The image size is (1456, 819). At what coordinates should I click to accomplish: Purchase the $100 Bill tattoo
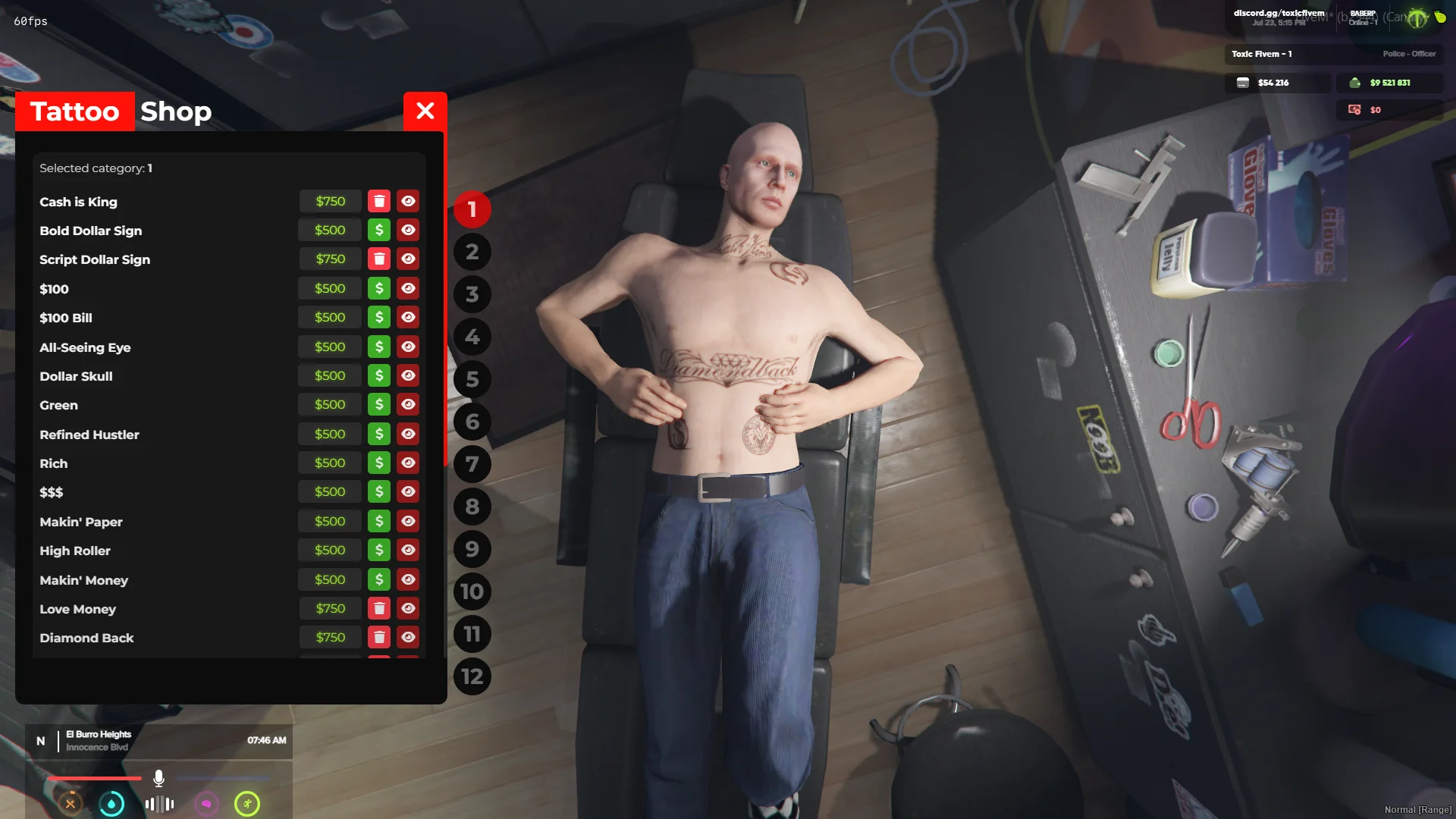[379, 317]
